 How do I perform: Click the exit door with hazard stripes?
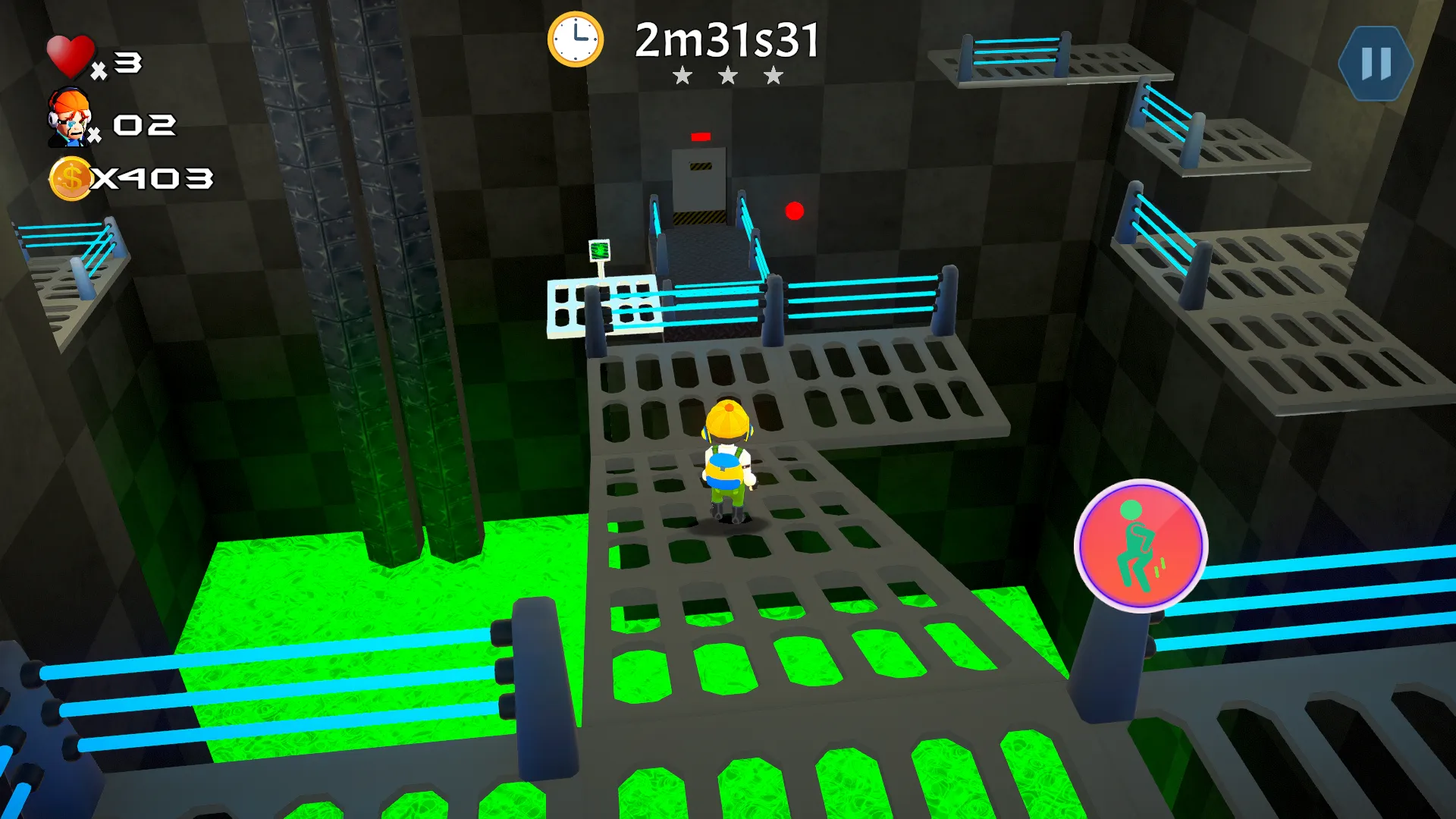[x=698, y=186]
